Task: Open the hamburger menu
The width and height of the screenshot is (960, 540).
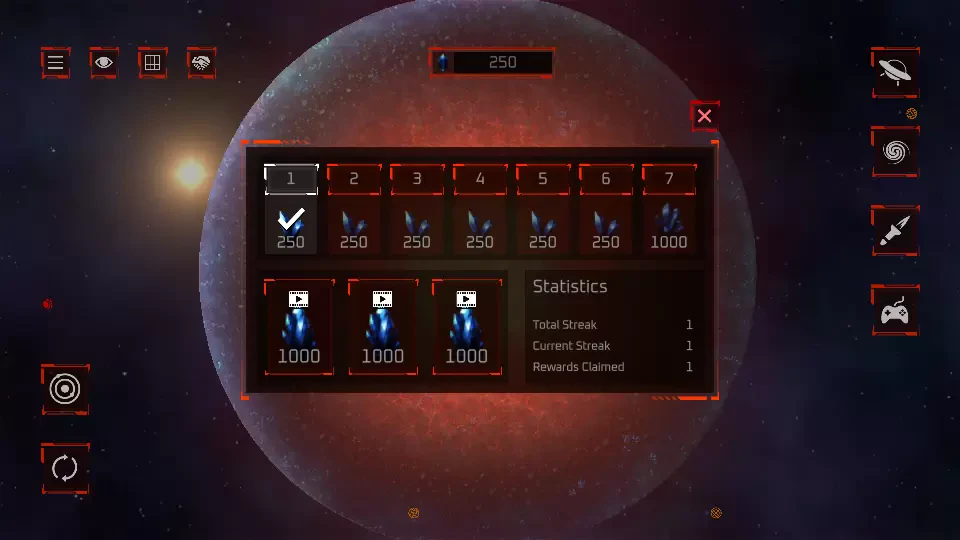Action: click(x=56, y=63)
